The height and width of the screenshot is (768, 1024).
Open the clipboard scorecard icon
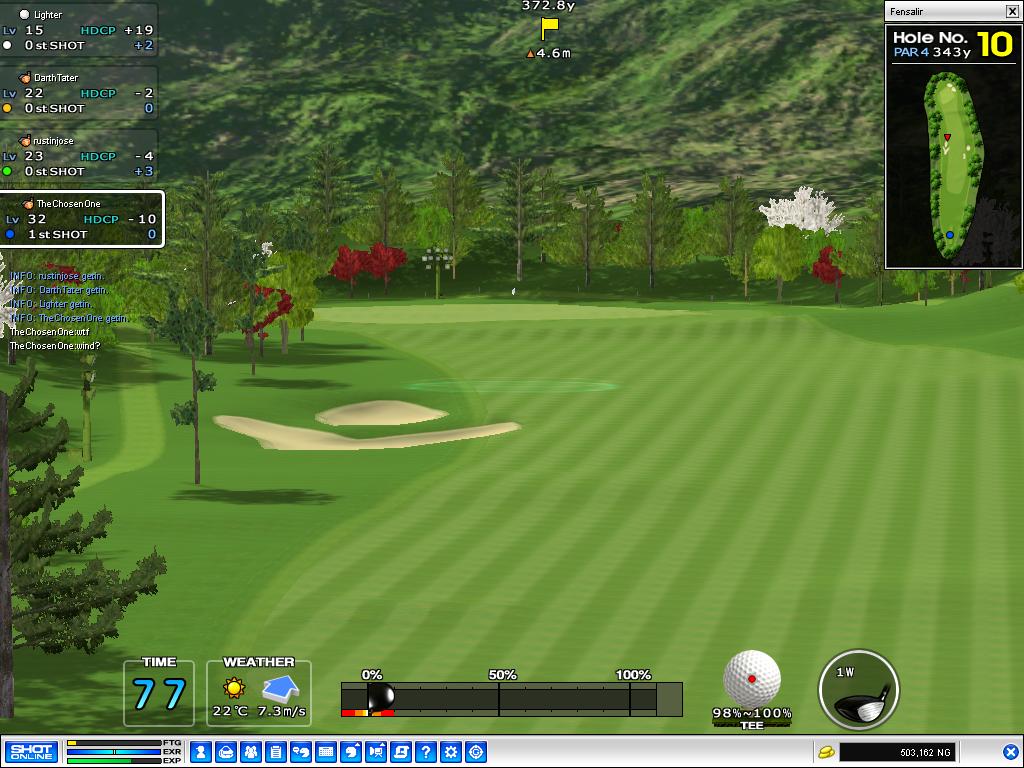pos(276,752)
